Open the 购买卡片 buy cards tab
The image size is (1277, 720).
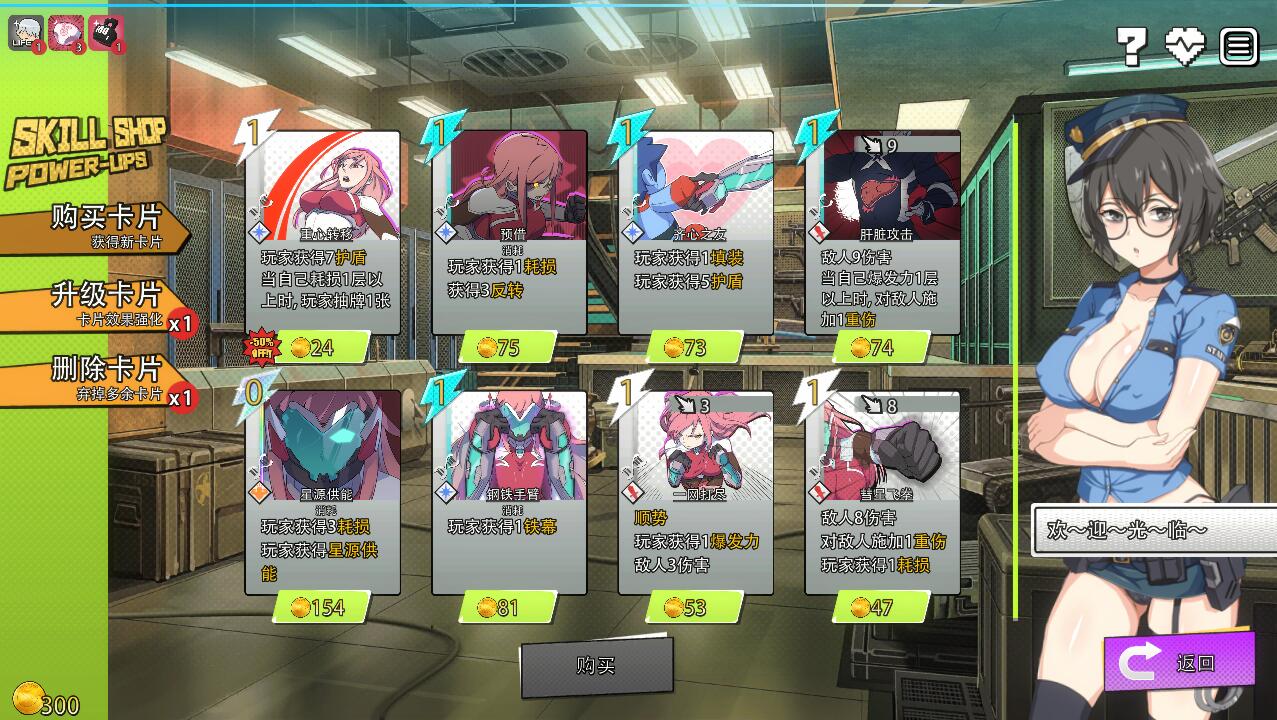(100, 227)
